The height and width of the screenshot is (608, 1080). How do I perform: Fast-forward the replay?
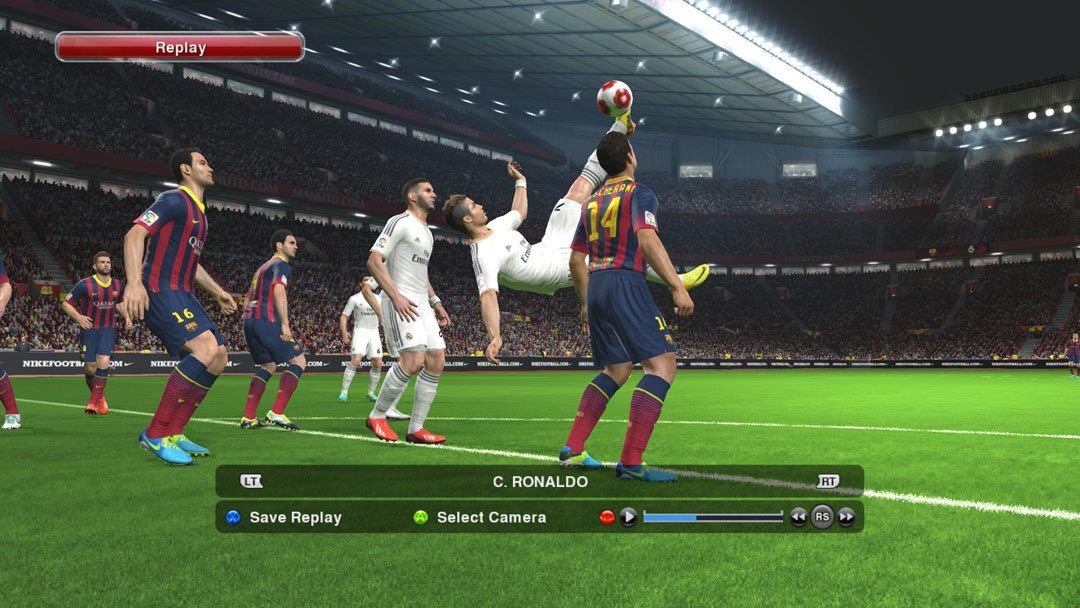pos(847,517)
